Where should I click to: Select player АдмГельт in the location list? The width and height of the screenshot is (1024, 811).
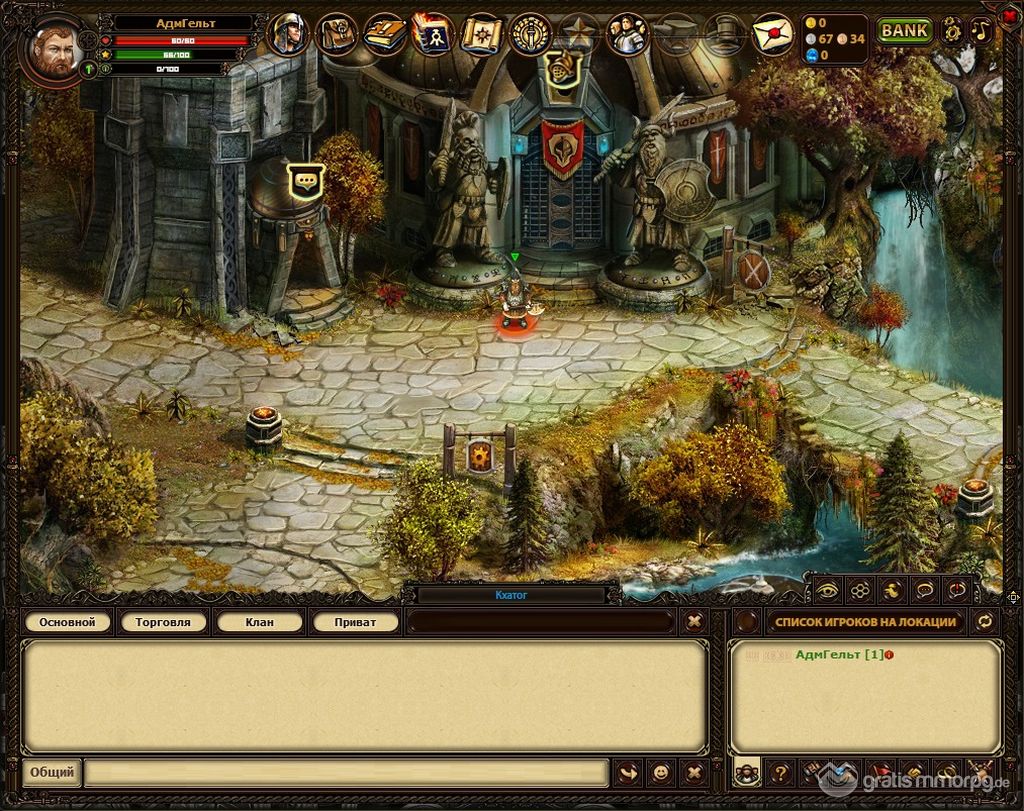(839, 655)
